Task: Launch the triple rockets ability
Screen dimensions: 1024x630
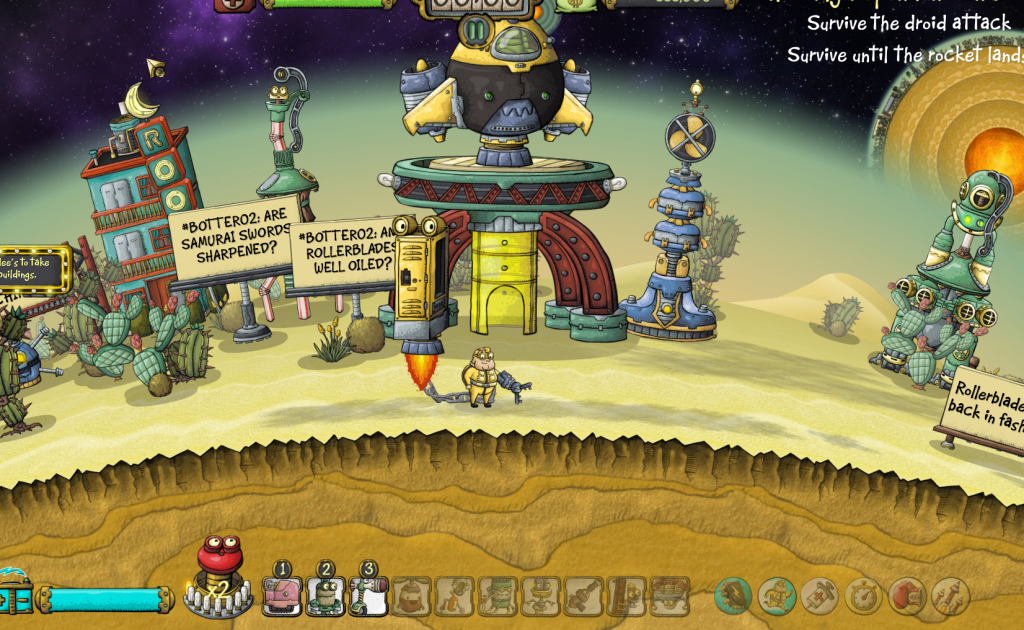Action: [950, 596]
